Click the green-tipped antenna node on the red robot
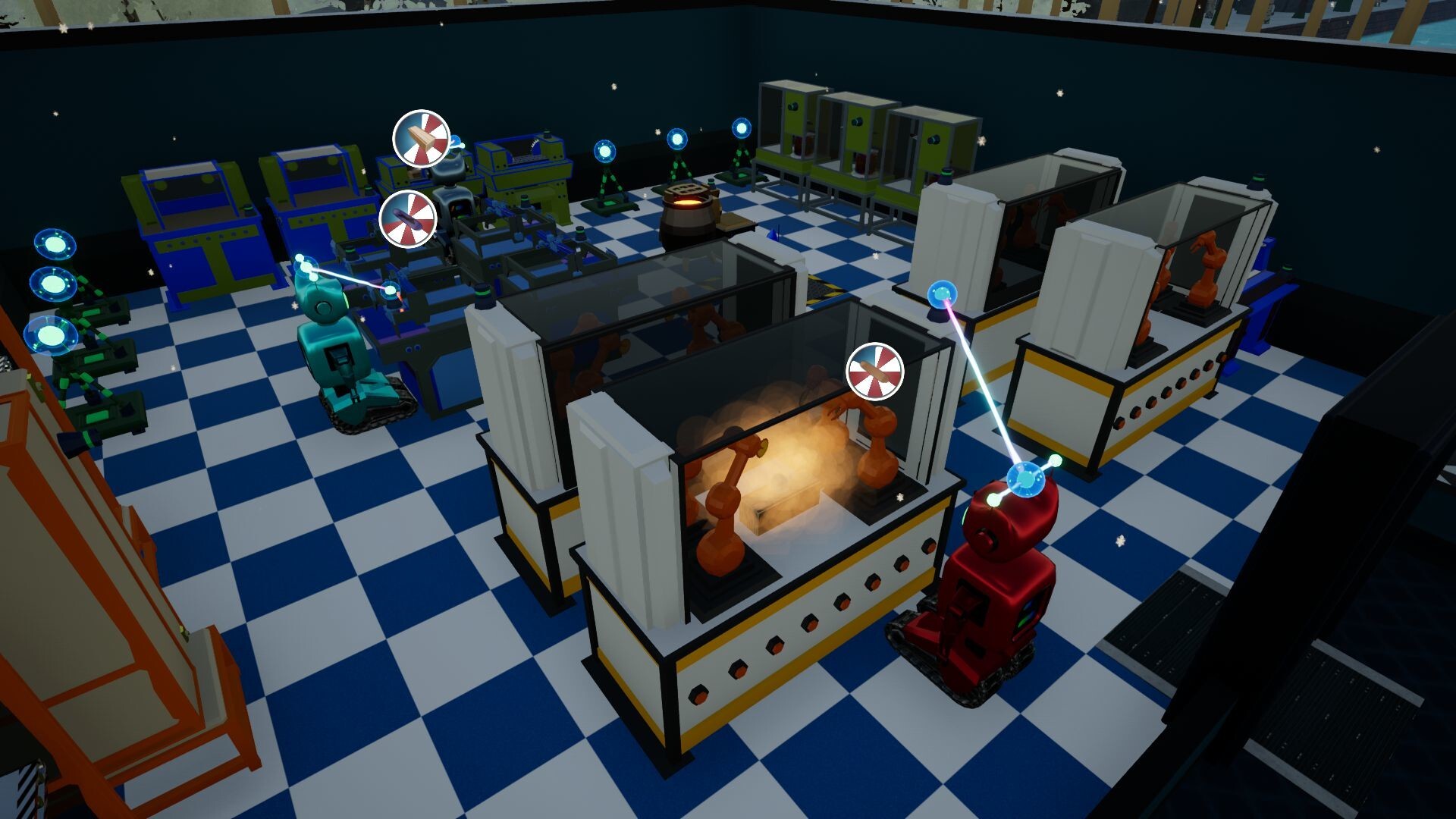The image size is (1456, 819). (x=1055, y=460)
